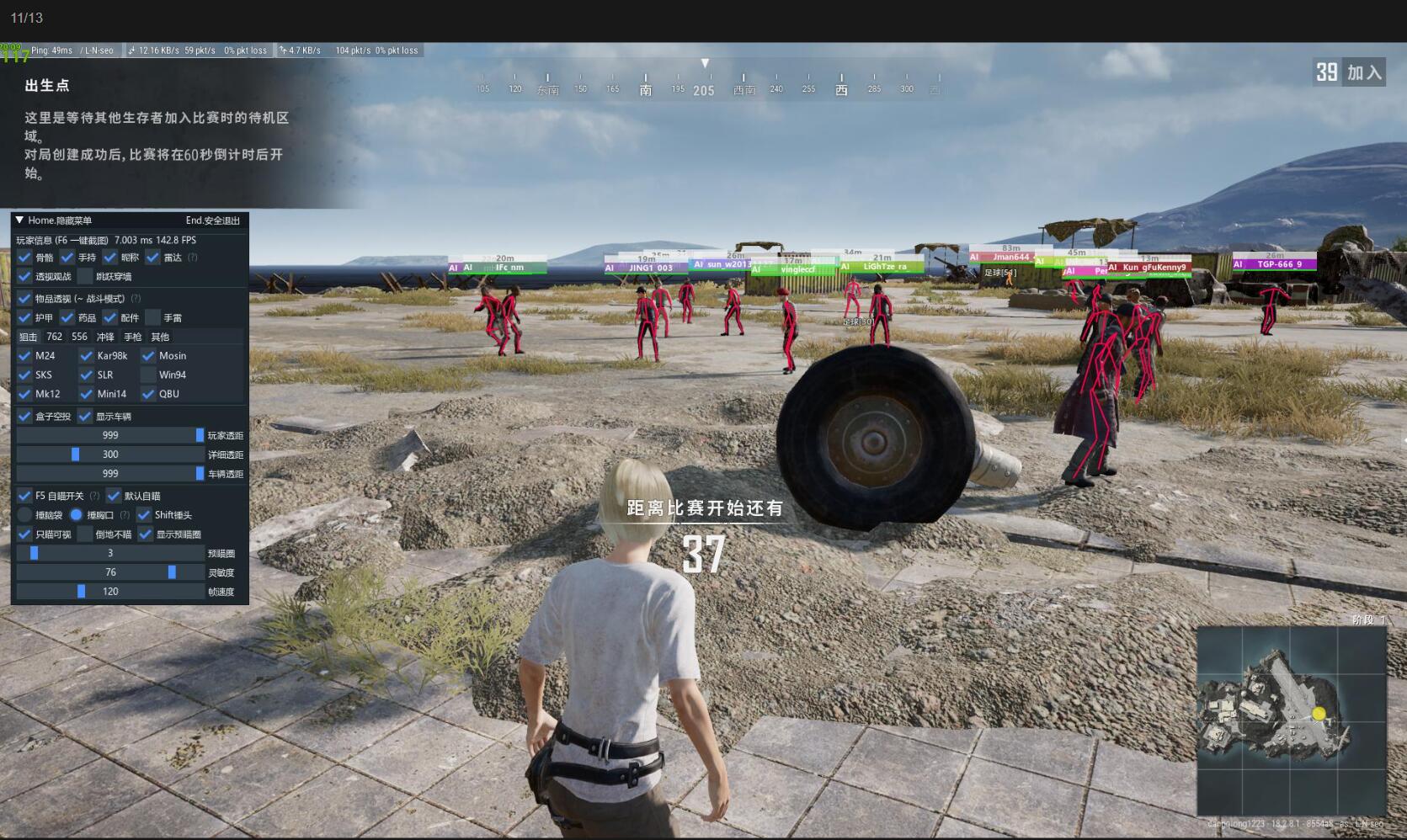Click the 灵敏度 slider bar

110,572
